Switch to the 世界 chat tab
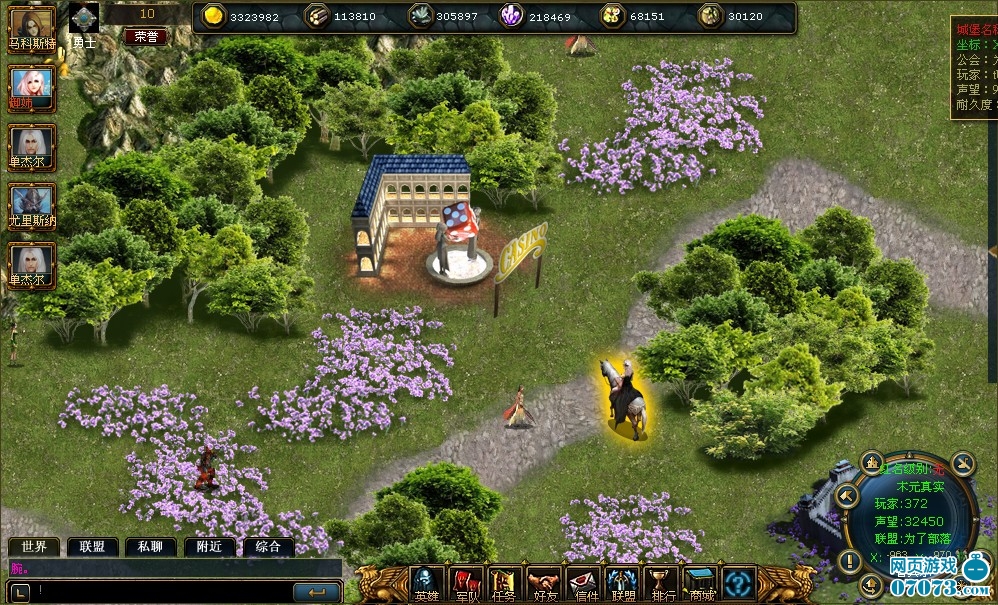This screenshot has width=998, height=605. (34, 547)
